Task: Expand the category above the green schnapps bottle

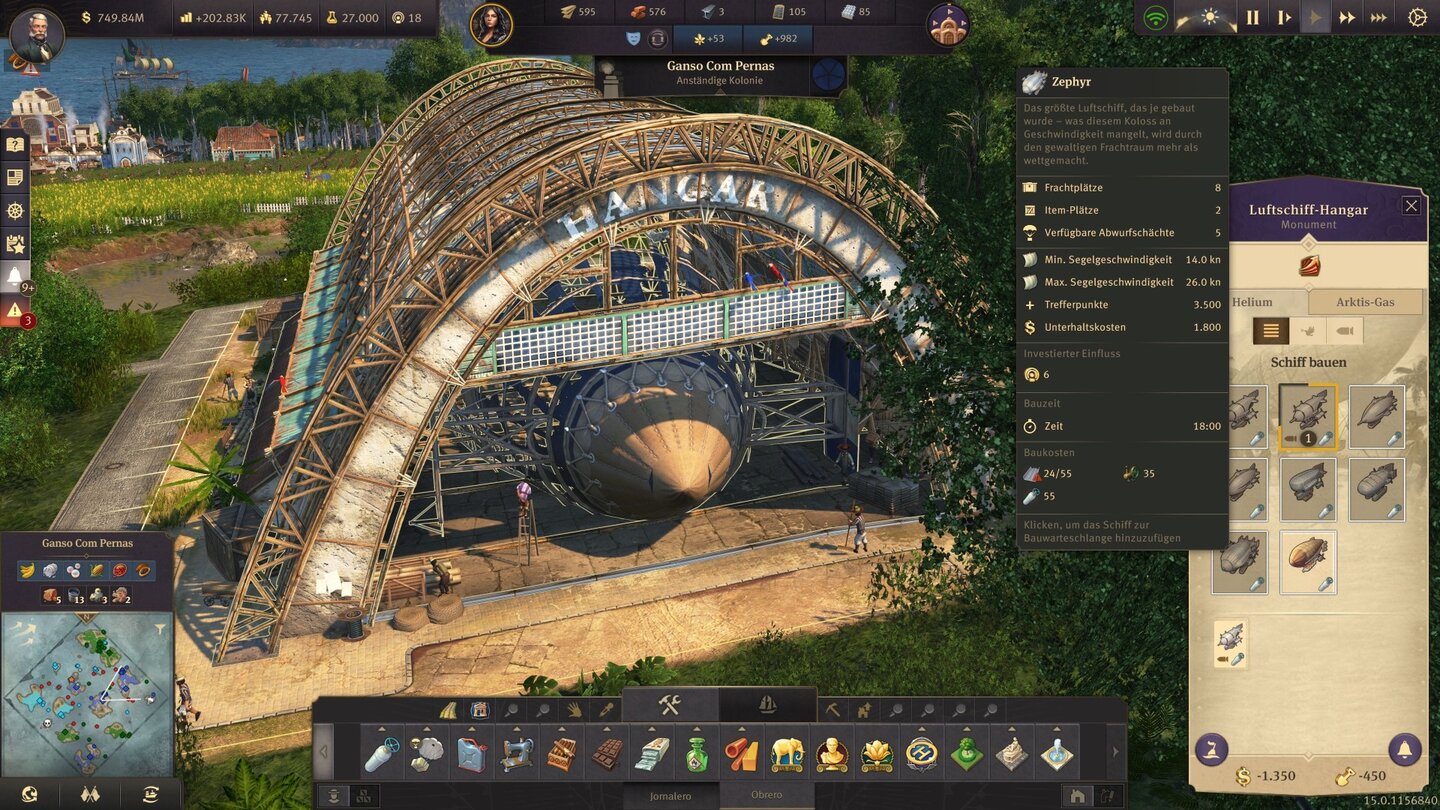Action: (x=695, y=727)
